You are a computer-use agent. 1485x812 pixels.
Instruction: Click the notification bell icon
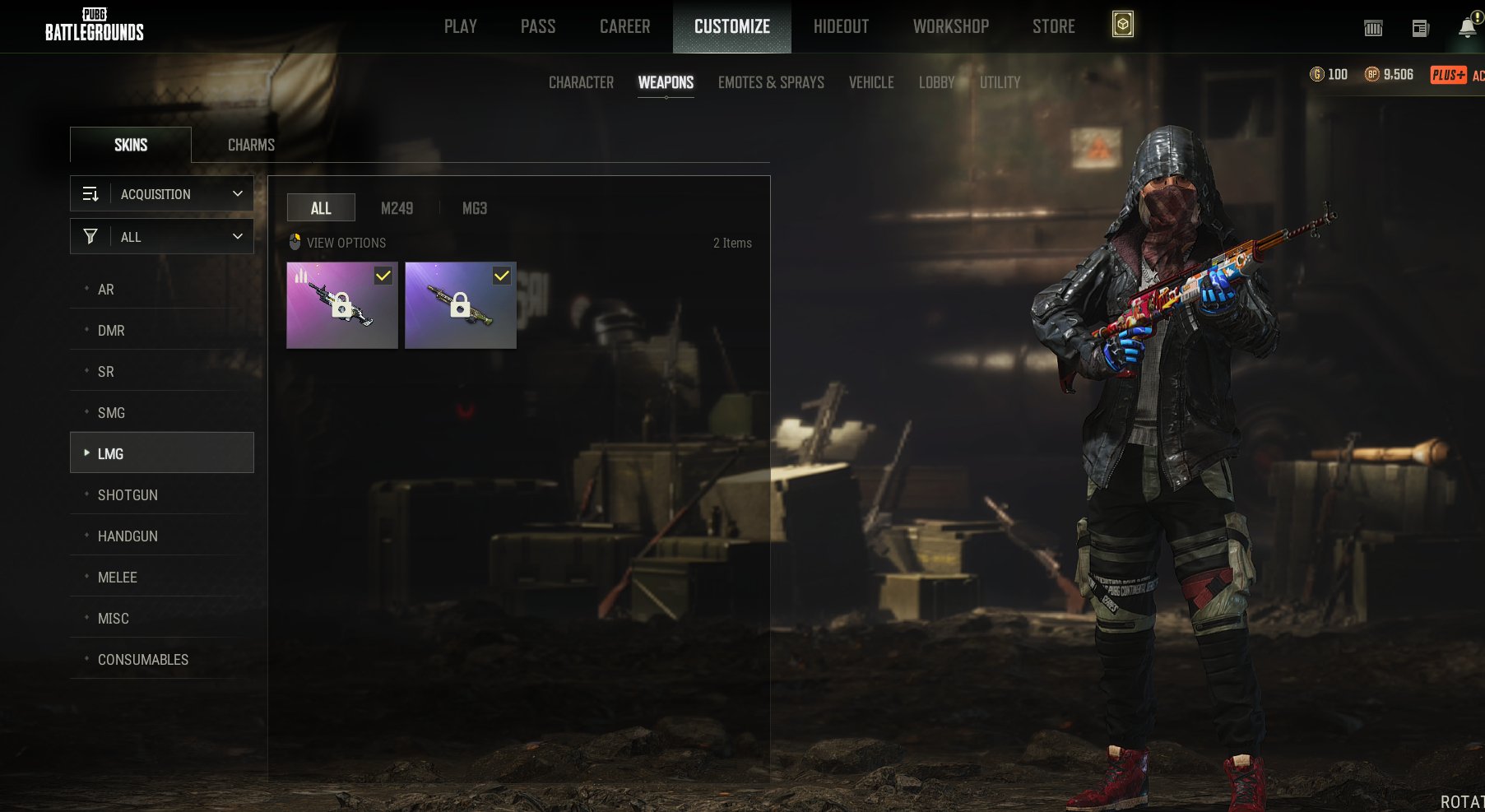(1467, 26)
